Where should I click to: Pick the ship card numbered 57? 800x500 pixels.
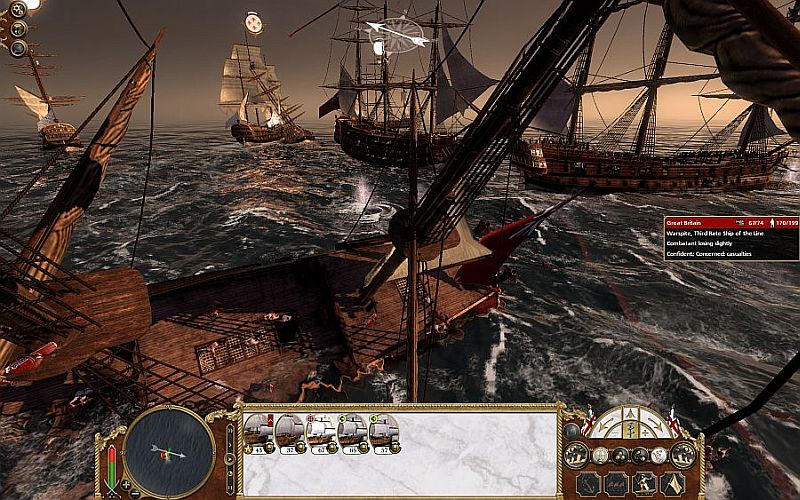384,432
